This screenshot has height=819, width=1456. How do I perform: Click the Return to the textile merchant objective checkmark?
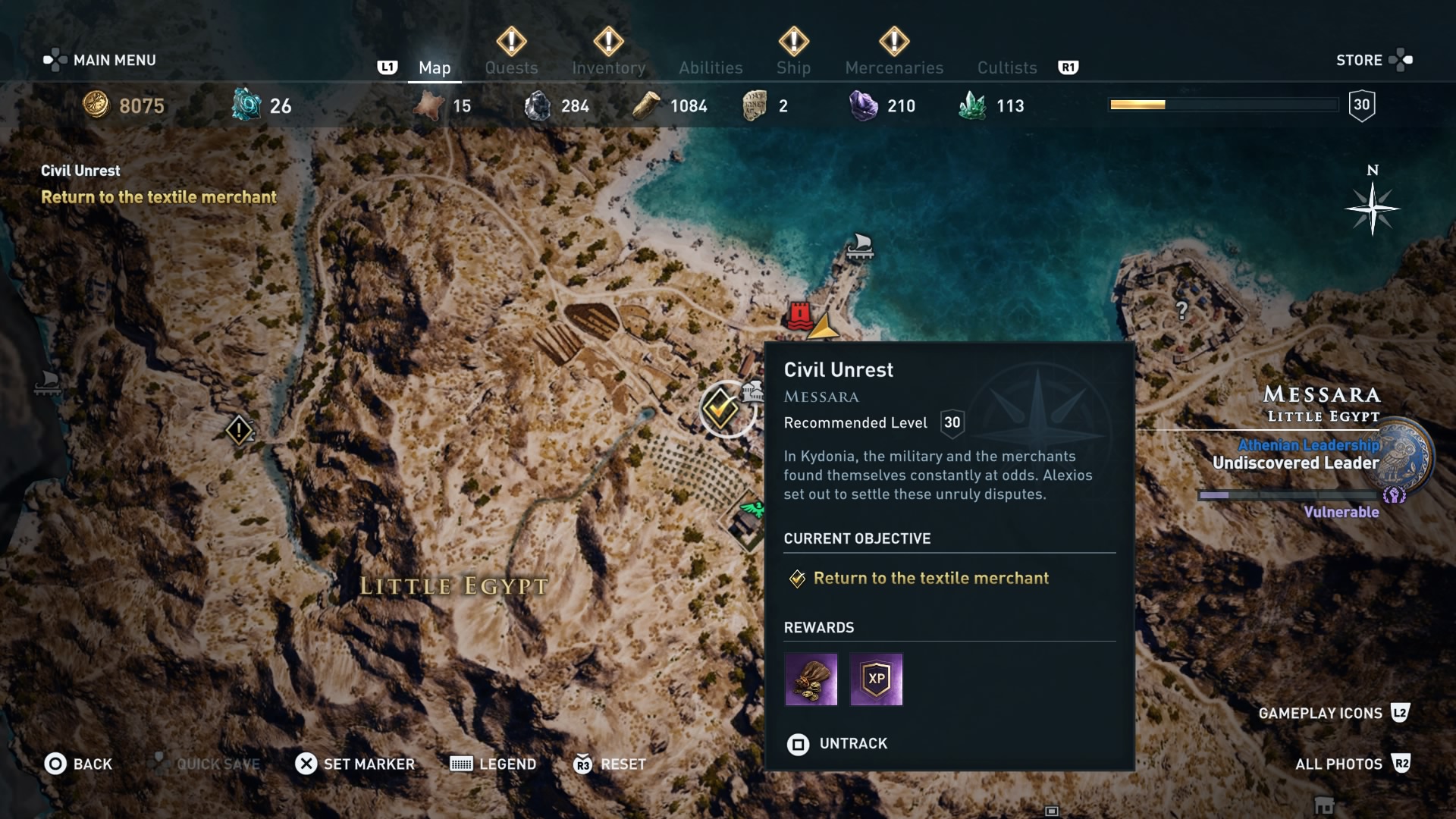point(796,579)
